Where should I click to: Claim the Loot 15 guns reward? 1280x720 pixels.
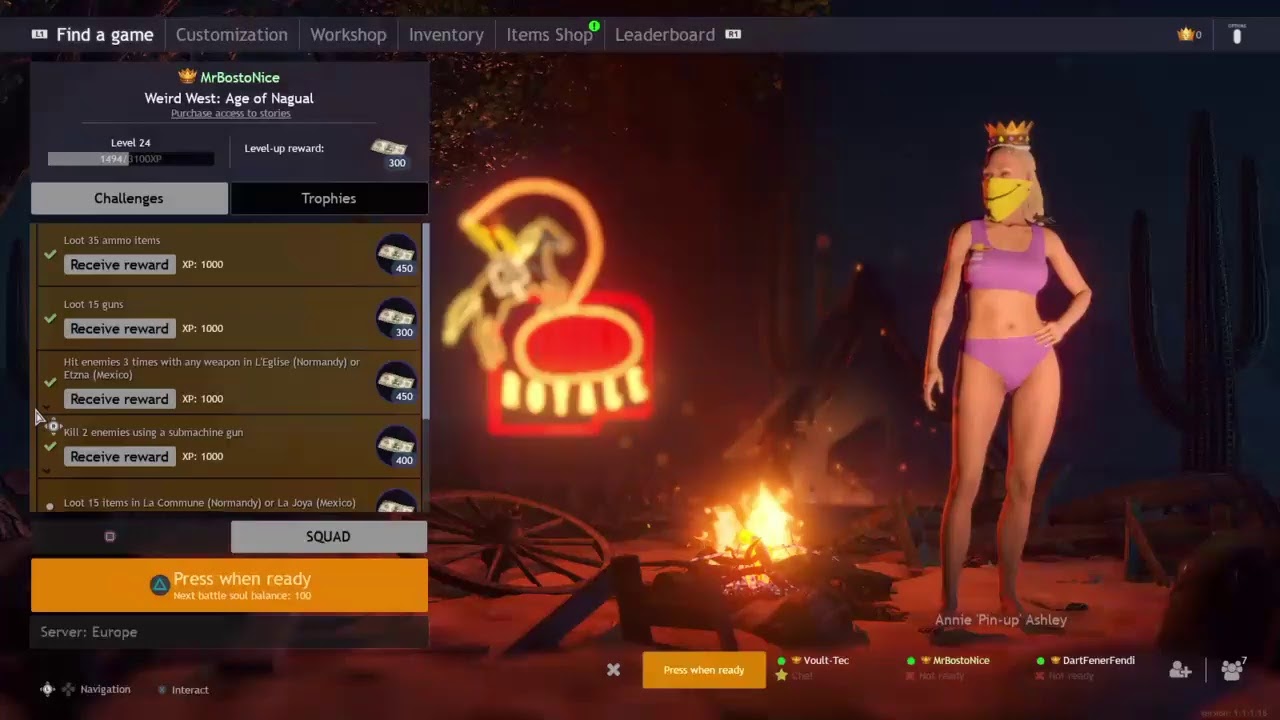tap(119, 329)
